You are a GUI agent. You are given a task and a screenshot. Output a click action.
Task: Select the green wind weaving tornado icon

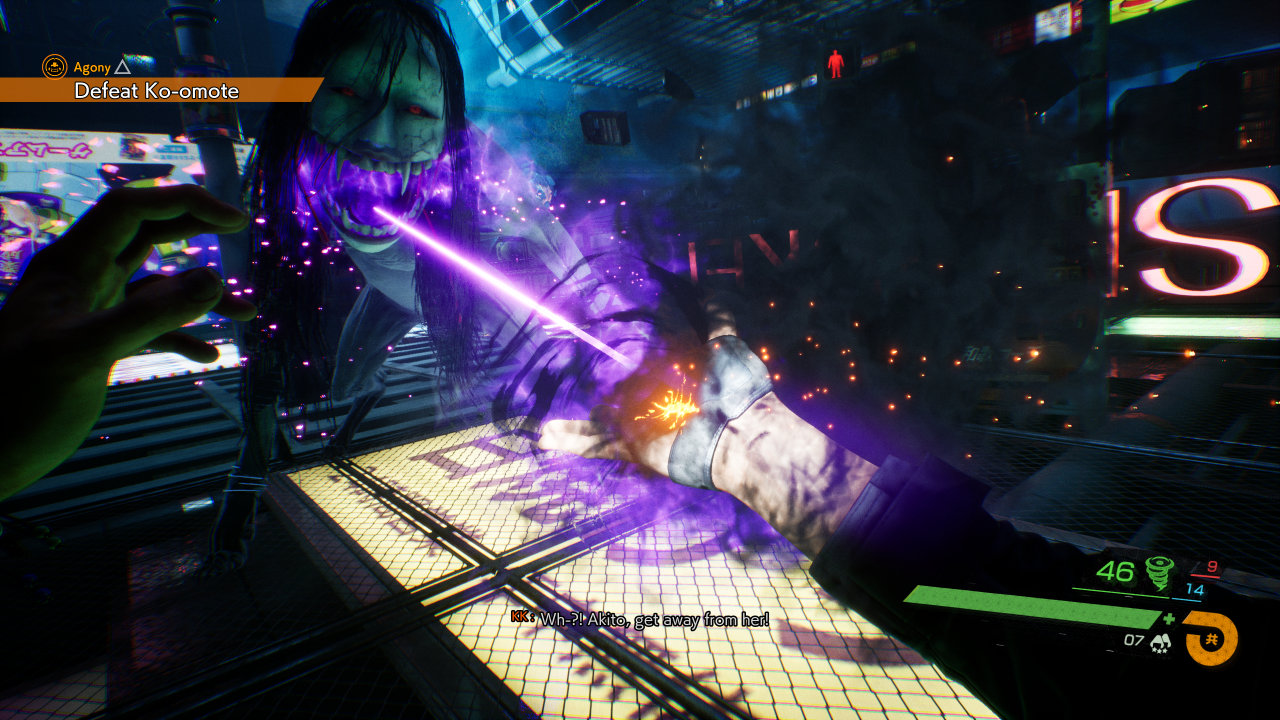pos(1160,573)
